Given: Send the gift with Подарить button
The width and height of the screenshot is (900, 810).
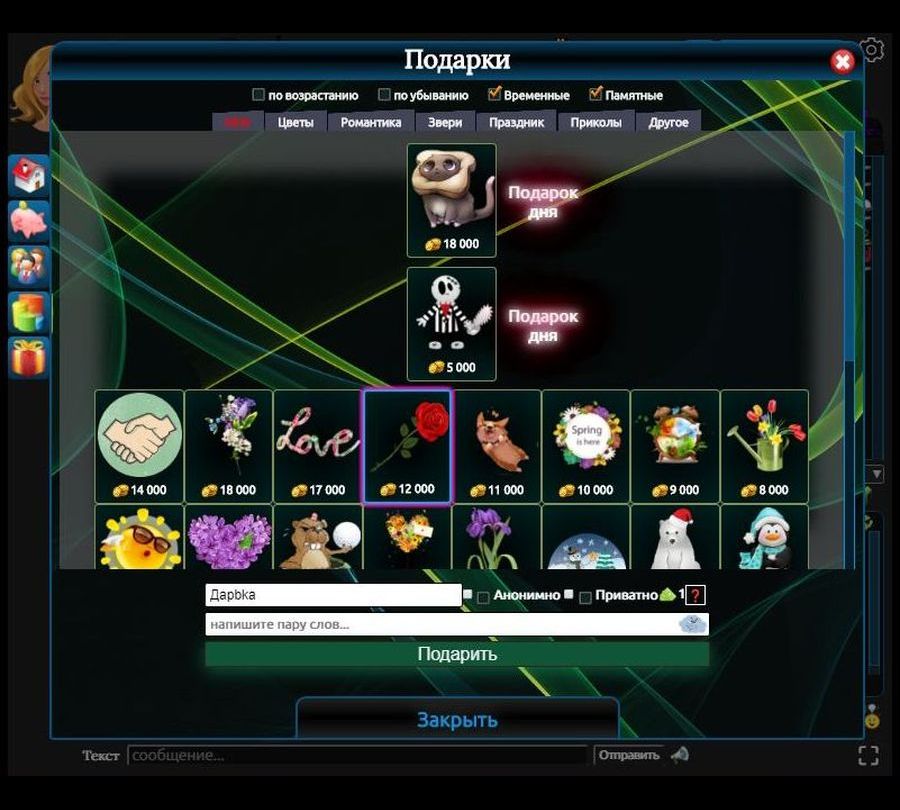Looking at the screenshot, I should pos(457,654).
